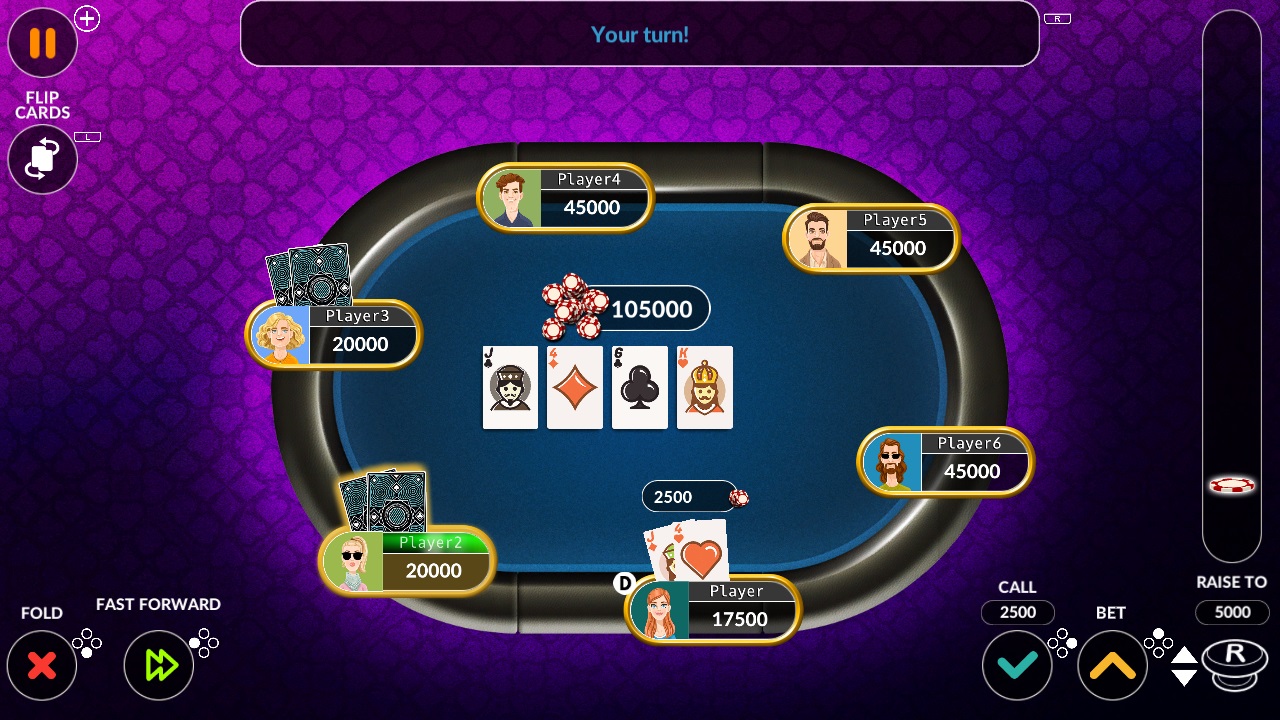This screenshot has width=1280, height=720.
Task: Click the Flip Cards icon
Action: point(42,159)
